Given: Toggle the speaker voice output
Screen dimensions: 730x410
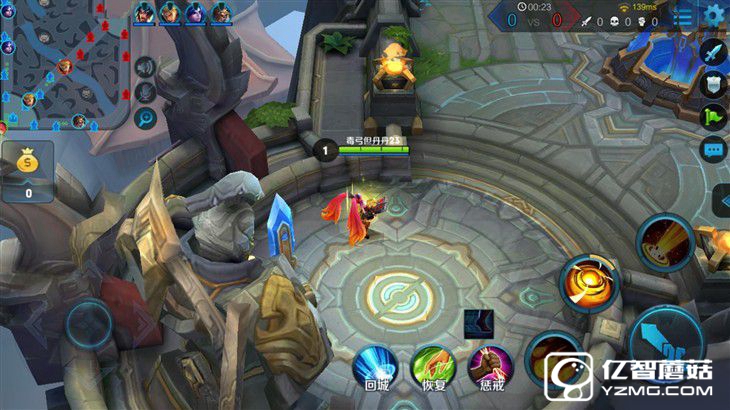Looking at the screenshot, I should pyautogui.click(x=146, y=67).
